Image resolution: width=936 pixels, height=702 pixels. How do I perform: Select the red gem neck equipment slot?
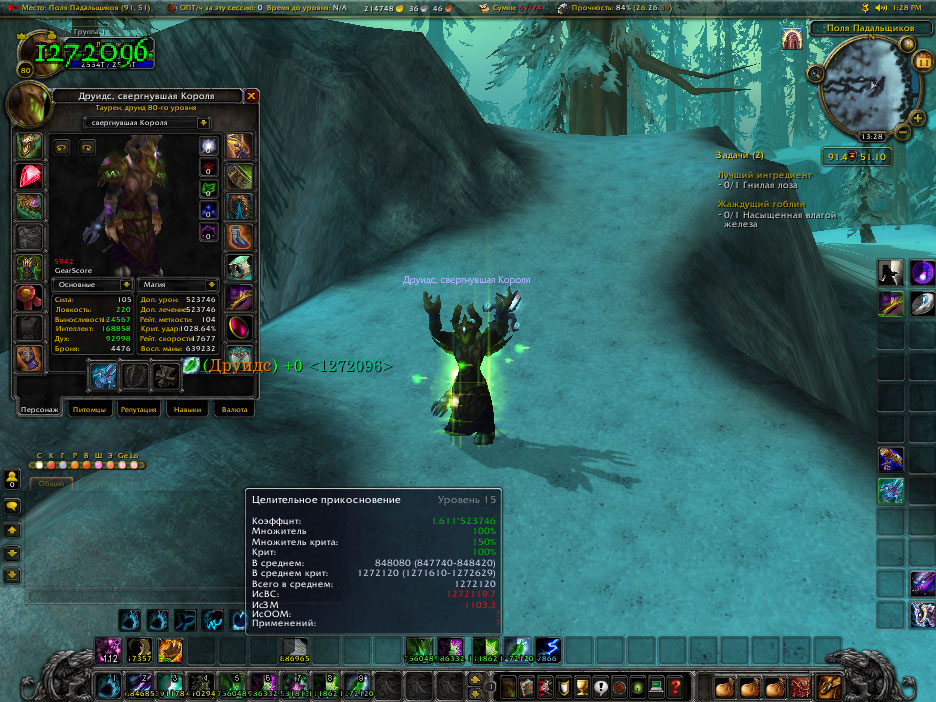[x=28, y=176]
